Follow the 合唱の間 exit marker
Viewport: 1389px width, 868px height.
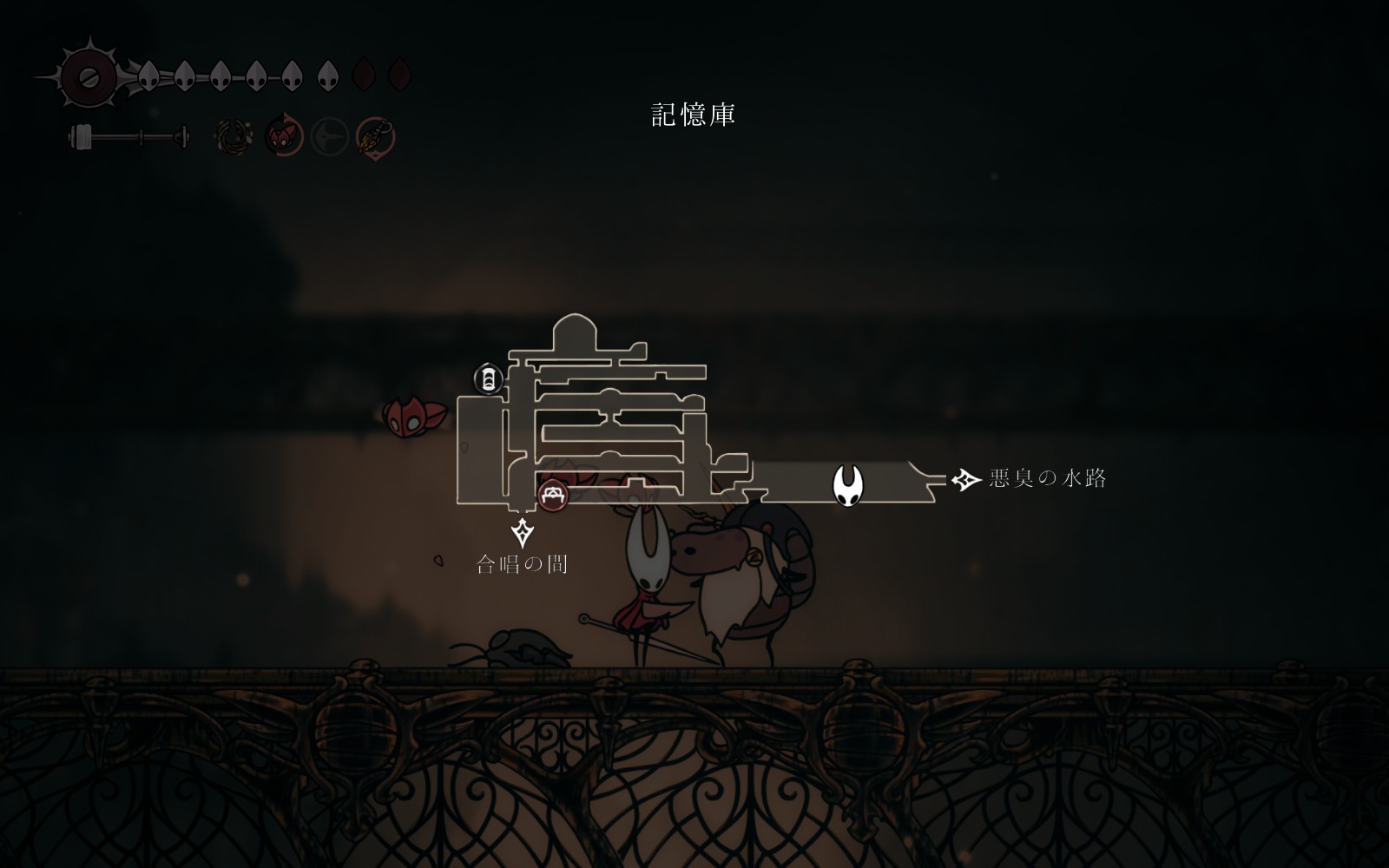pos(522,531)
